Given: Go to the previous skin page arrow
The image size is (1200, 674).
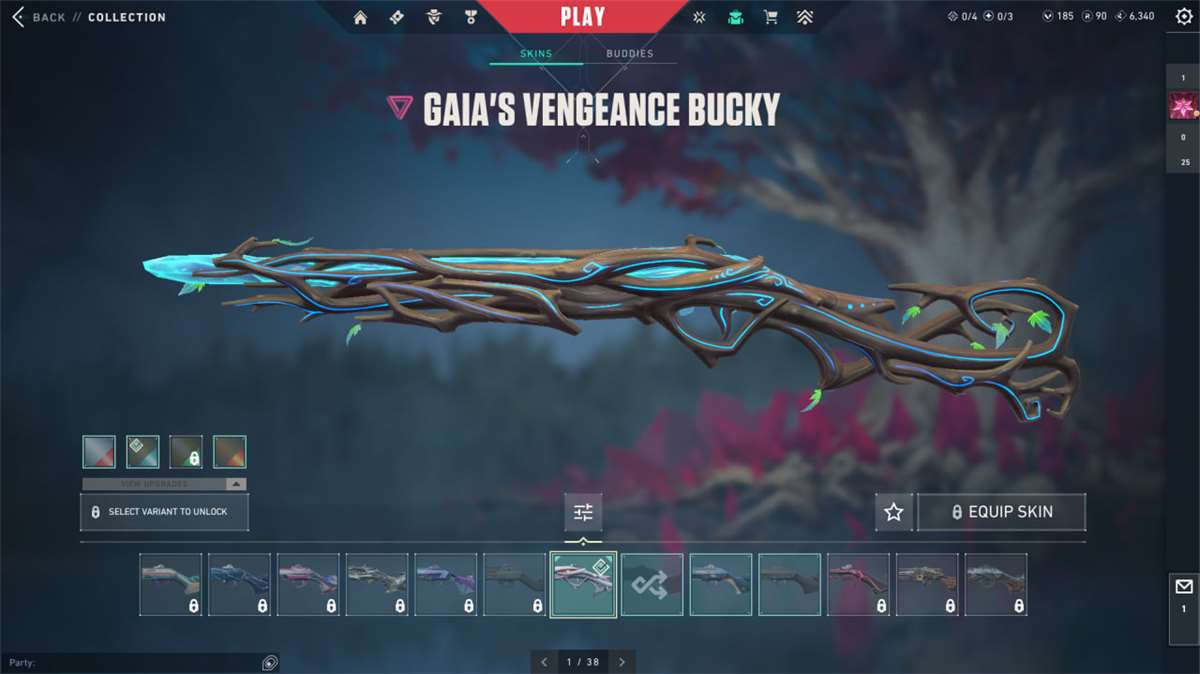Looking at the screenshot, I should click(544, 662).
